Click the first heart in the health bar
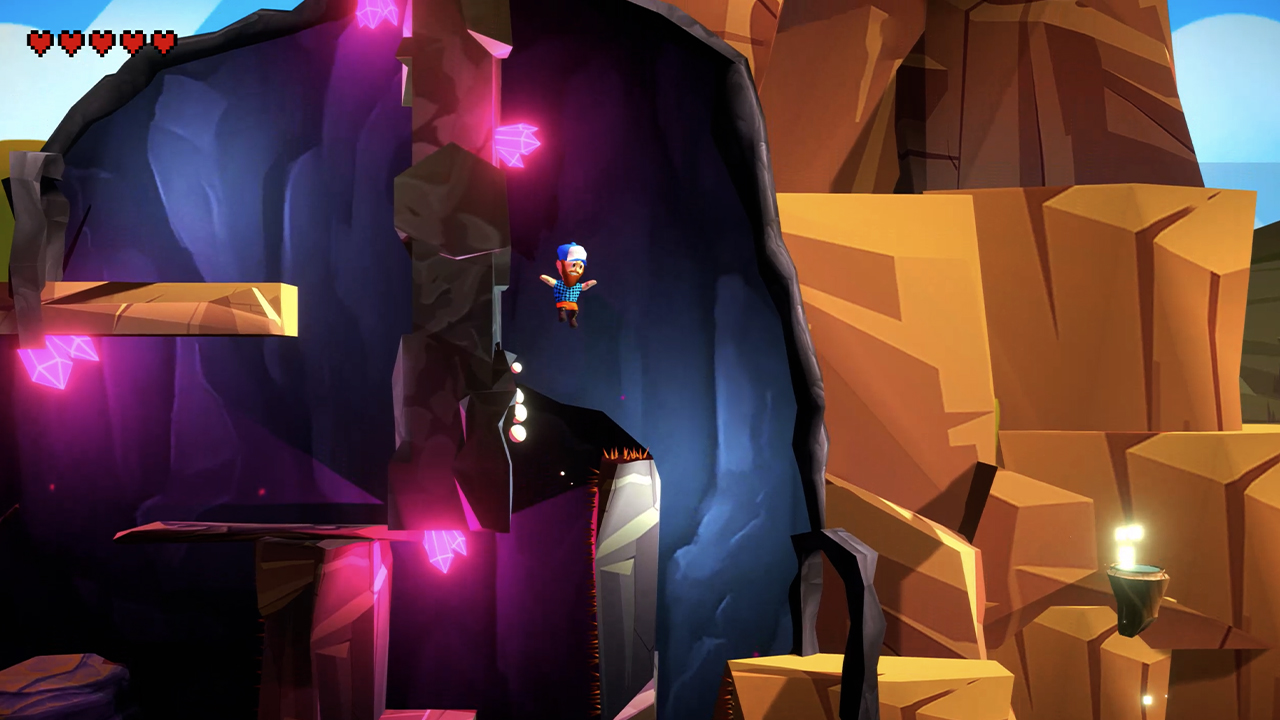 [x=41, y=43]
